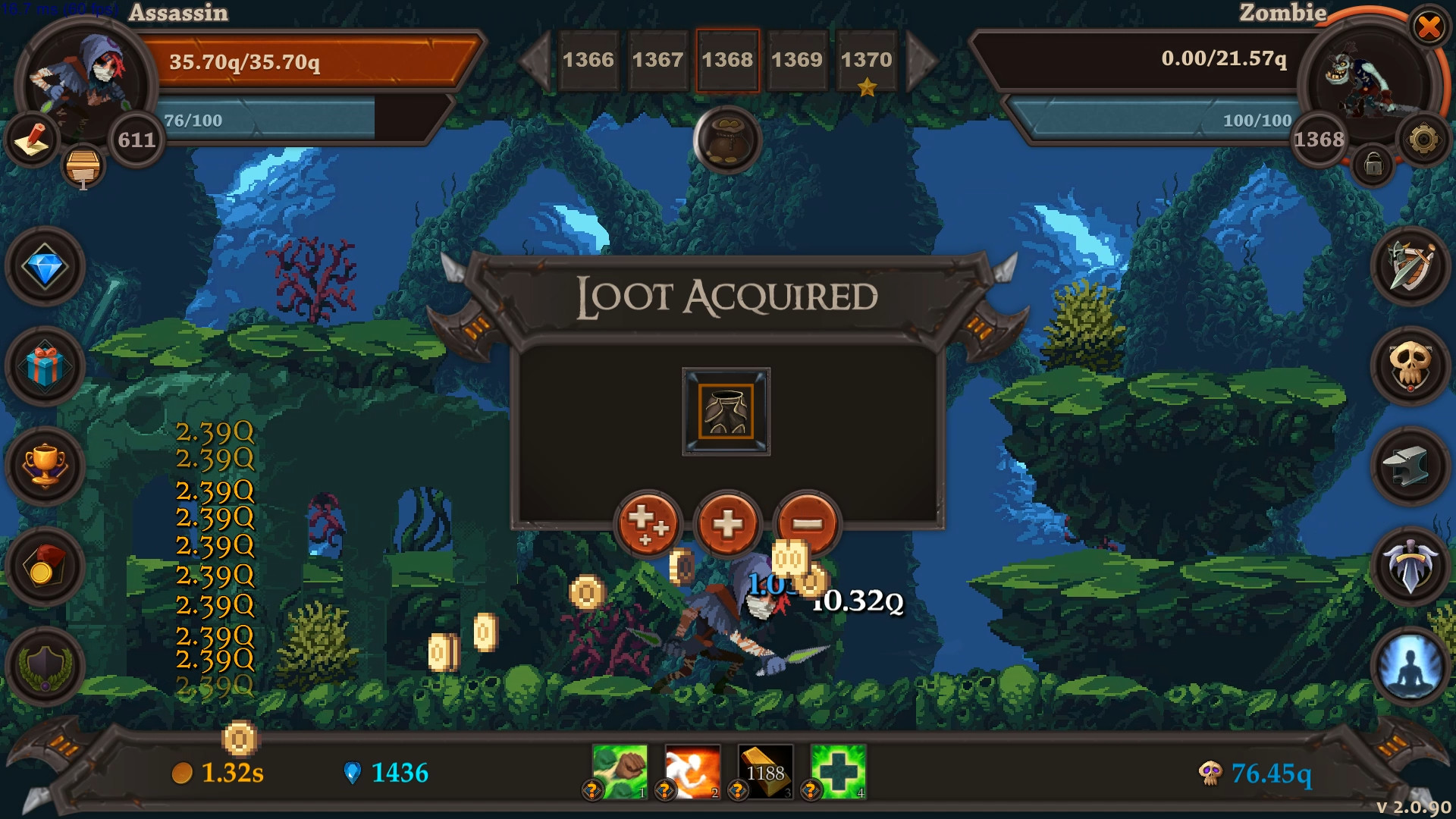Select stage 1370
This screenshot has height=819, width=1456.
(867, 59)
